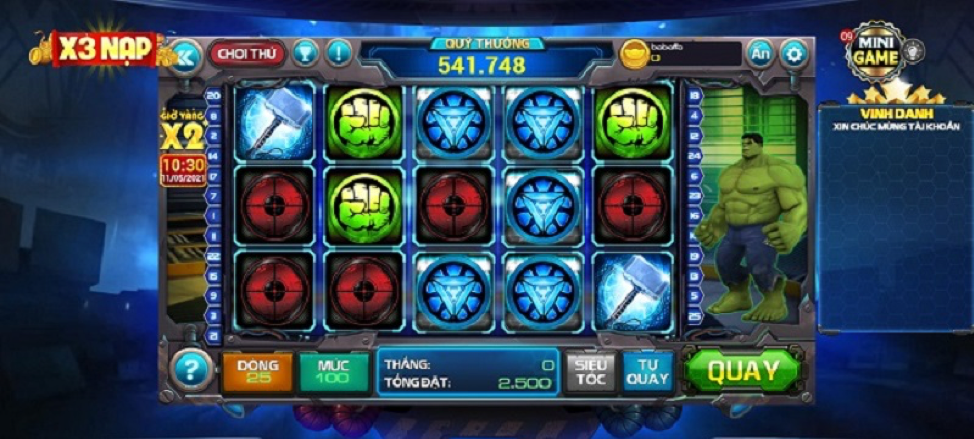Viewport: 974px width, 439px height.
Task: Open the gold ingot balance icon
Action: coord(634,53)
